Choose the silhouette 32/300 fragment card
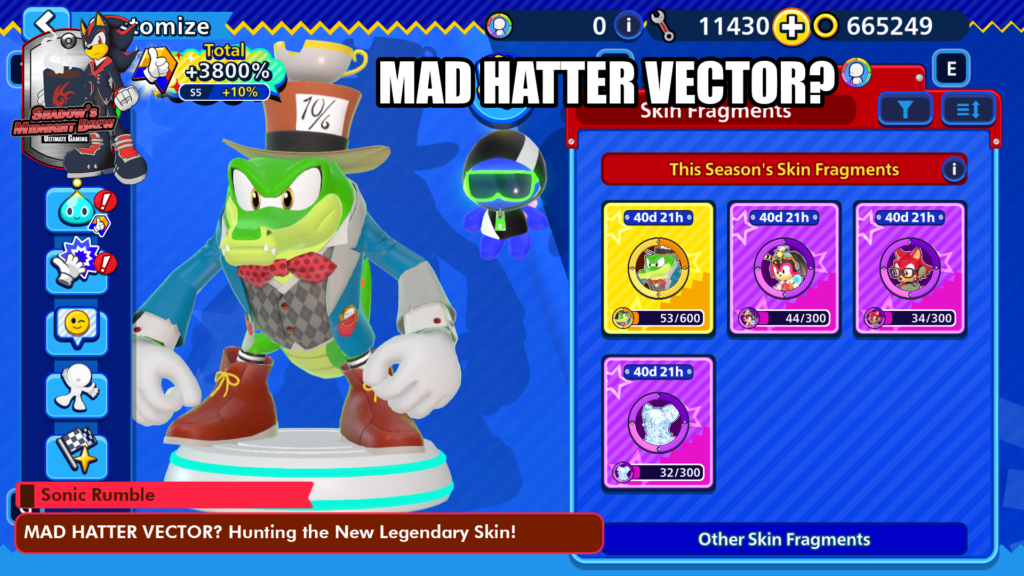This screenshot has height=576, width=1024. point(657,423)
